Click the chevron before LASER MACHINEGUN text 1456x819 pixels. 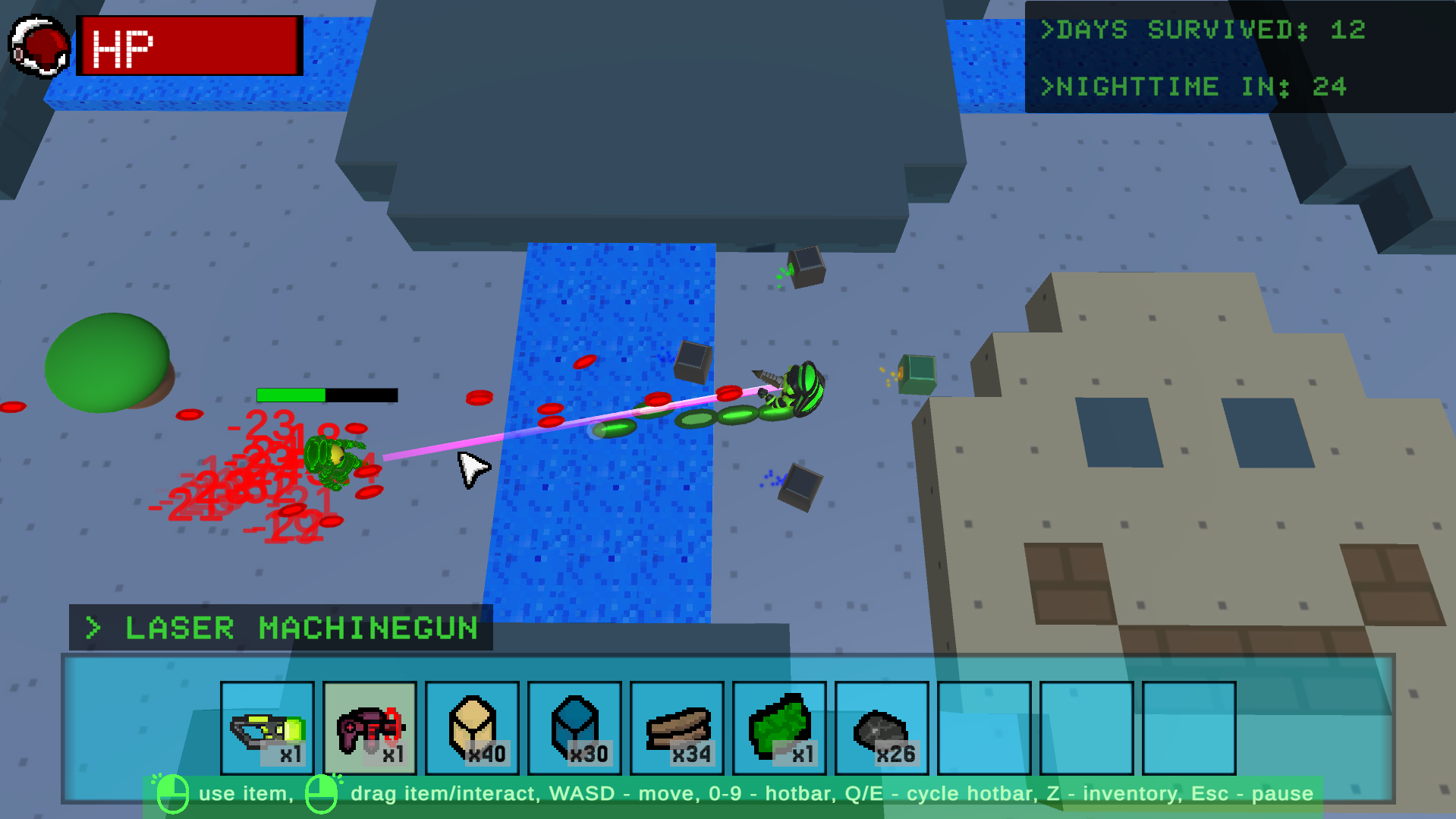pyautogui.click(x=93, y=628)
